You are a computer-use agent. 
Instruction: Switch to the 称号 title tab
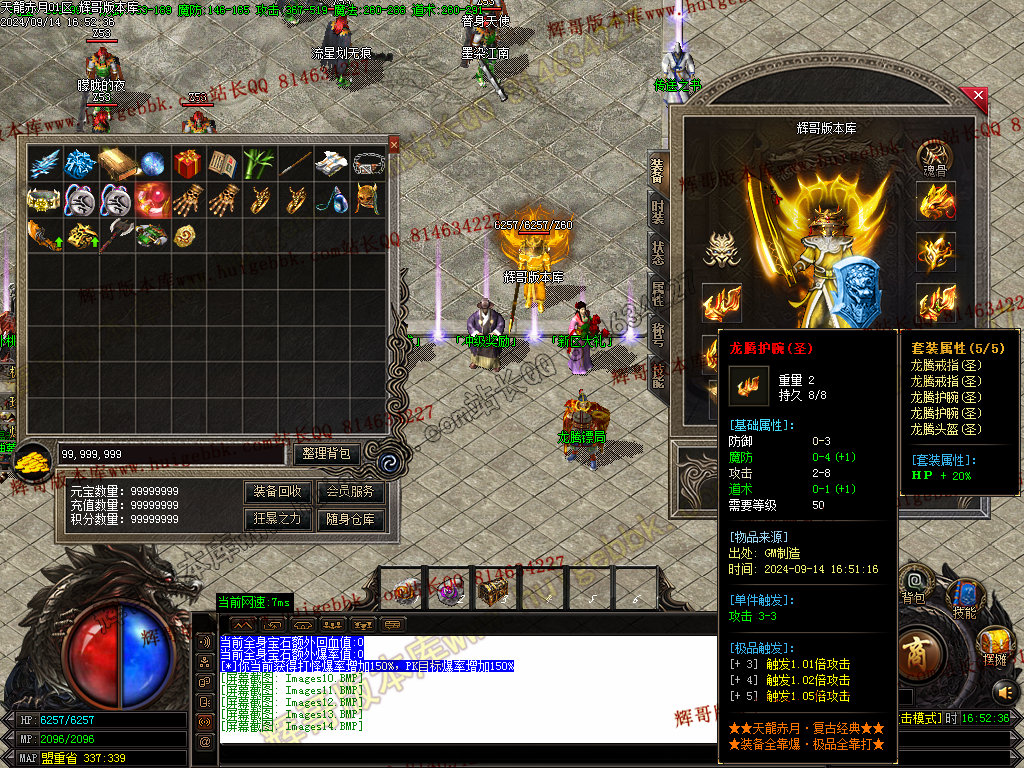point(657,335)
